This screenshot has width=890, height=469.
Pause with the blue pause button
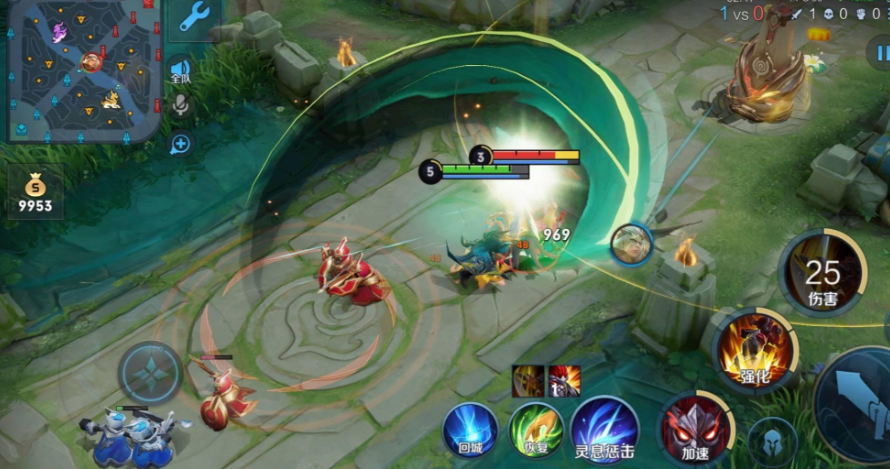tap(877, 51)
